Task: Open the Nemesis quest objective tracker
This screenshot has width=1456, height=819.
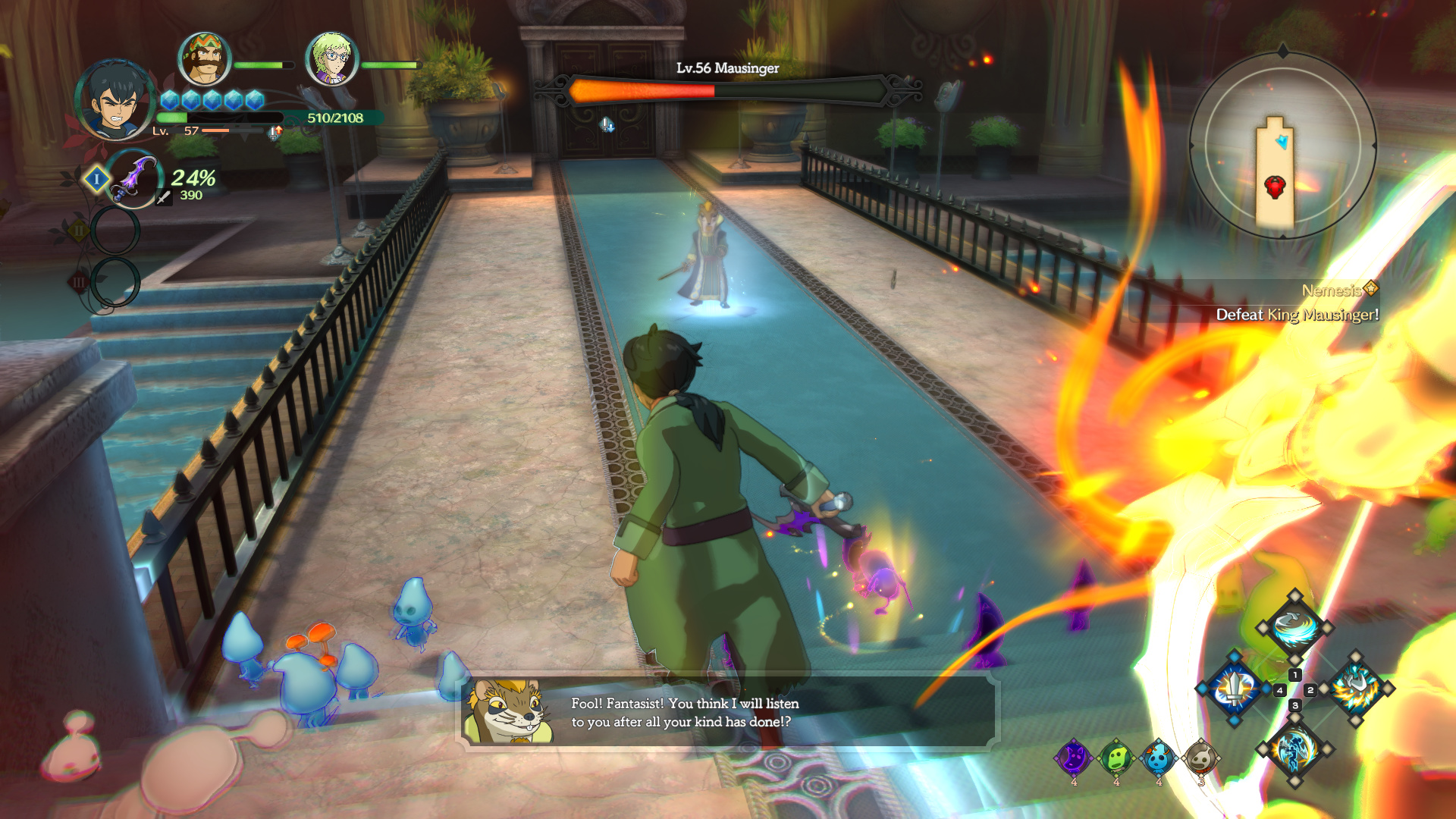Action: (1297, 303)
